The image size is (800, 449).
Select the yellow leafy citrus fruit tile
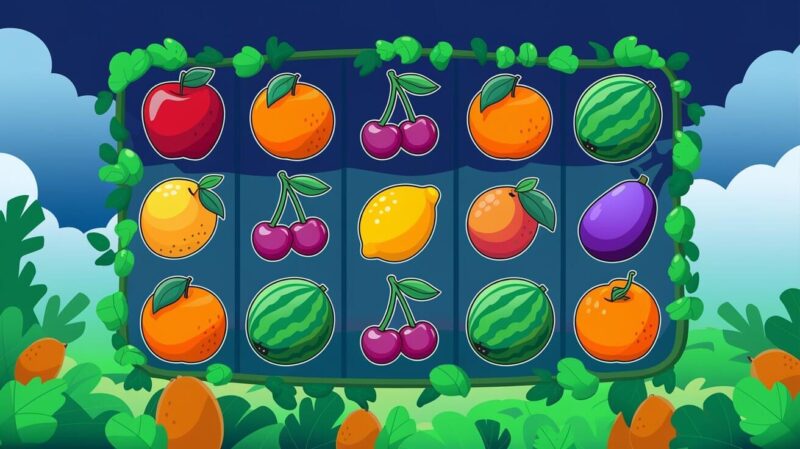point(180,217)
